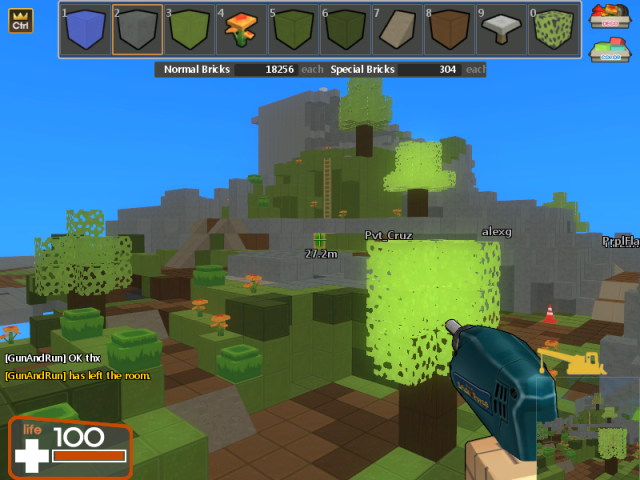Pick the light green cube in slot 3
This screenshot has width=640, height=480.
189,30
